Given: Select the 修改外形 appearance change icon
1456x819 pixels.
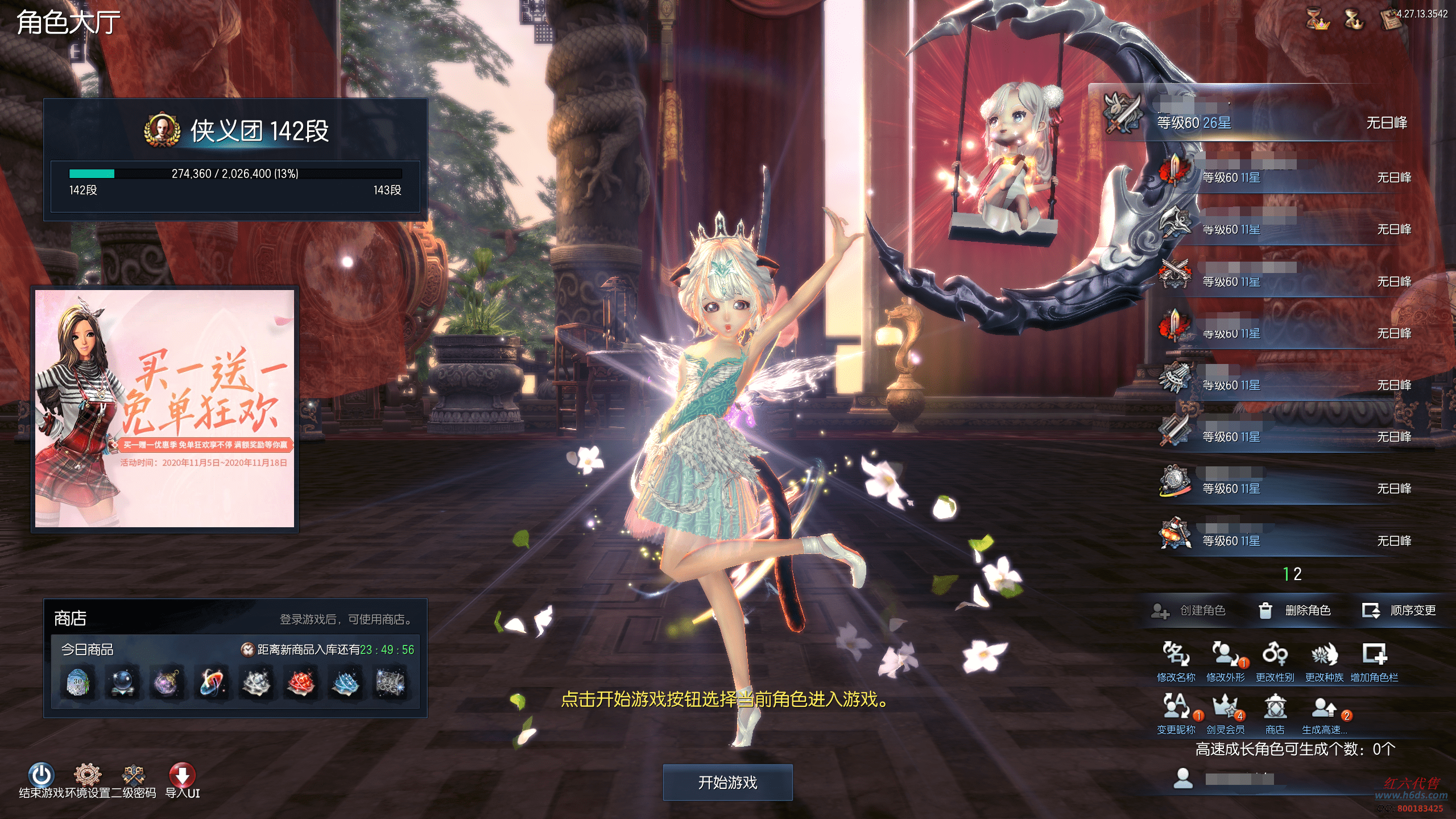Looking at the screenshot, I should click(1225, 655).
